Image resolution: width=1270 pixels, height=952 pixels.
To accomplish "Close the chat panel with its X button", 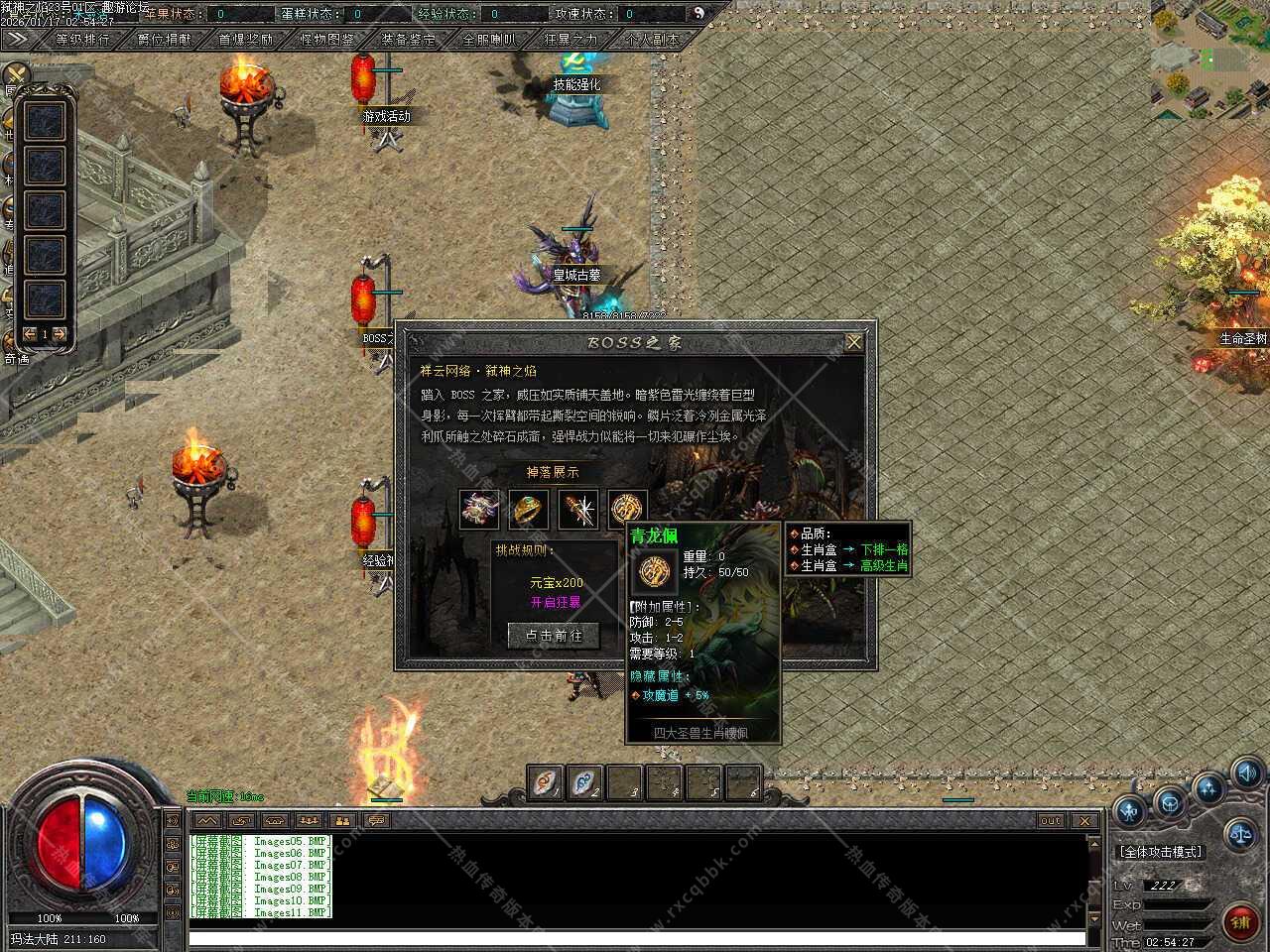I will 1084,821.
